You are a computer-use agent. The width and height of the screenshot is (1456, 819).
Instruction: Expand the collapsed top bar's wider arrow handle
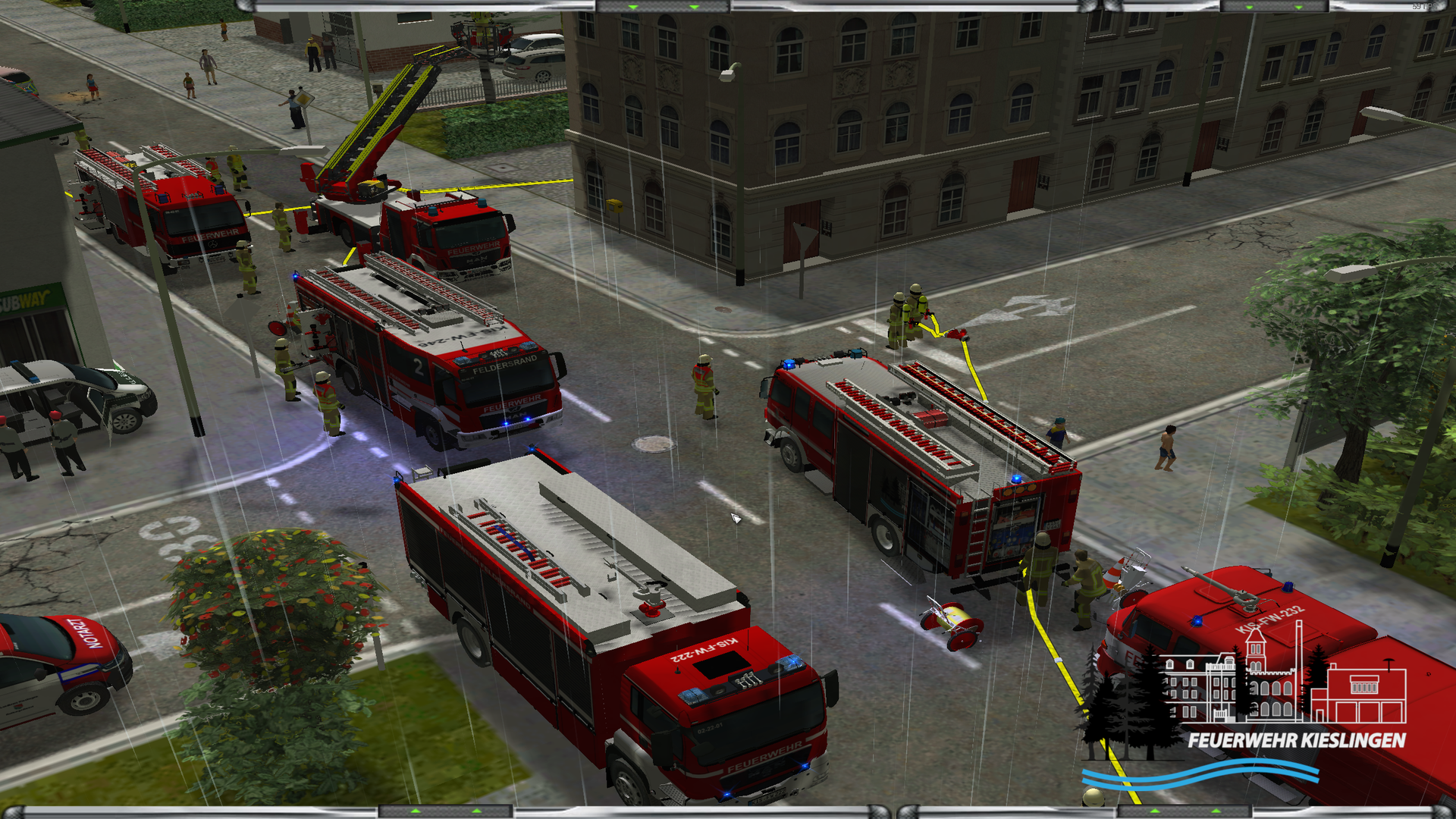[x=663, y=6]
